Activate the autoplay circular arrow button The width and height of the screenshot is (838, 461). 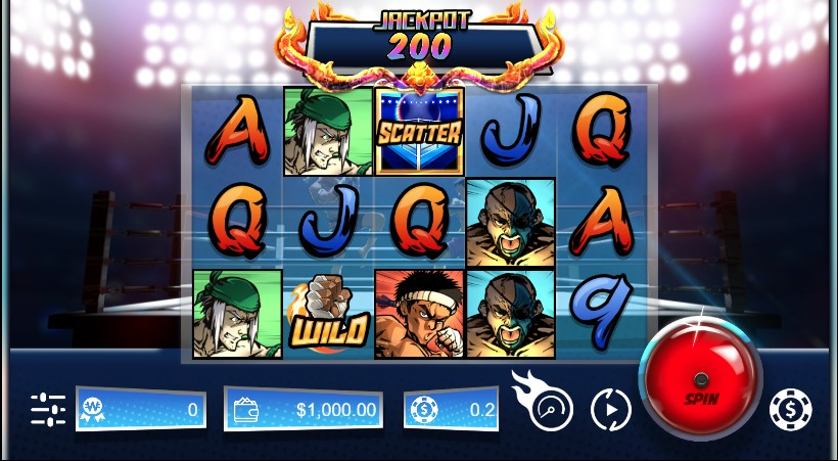[x=611, y=409]
